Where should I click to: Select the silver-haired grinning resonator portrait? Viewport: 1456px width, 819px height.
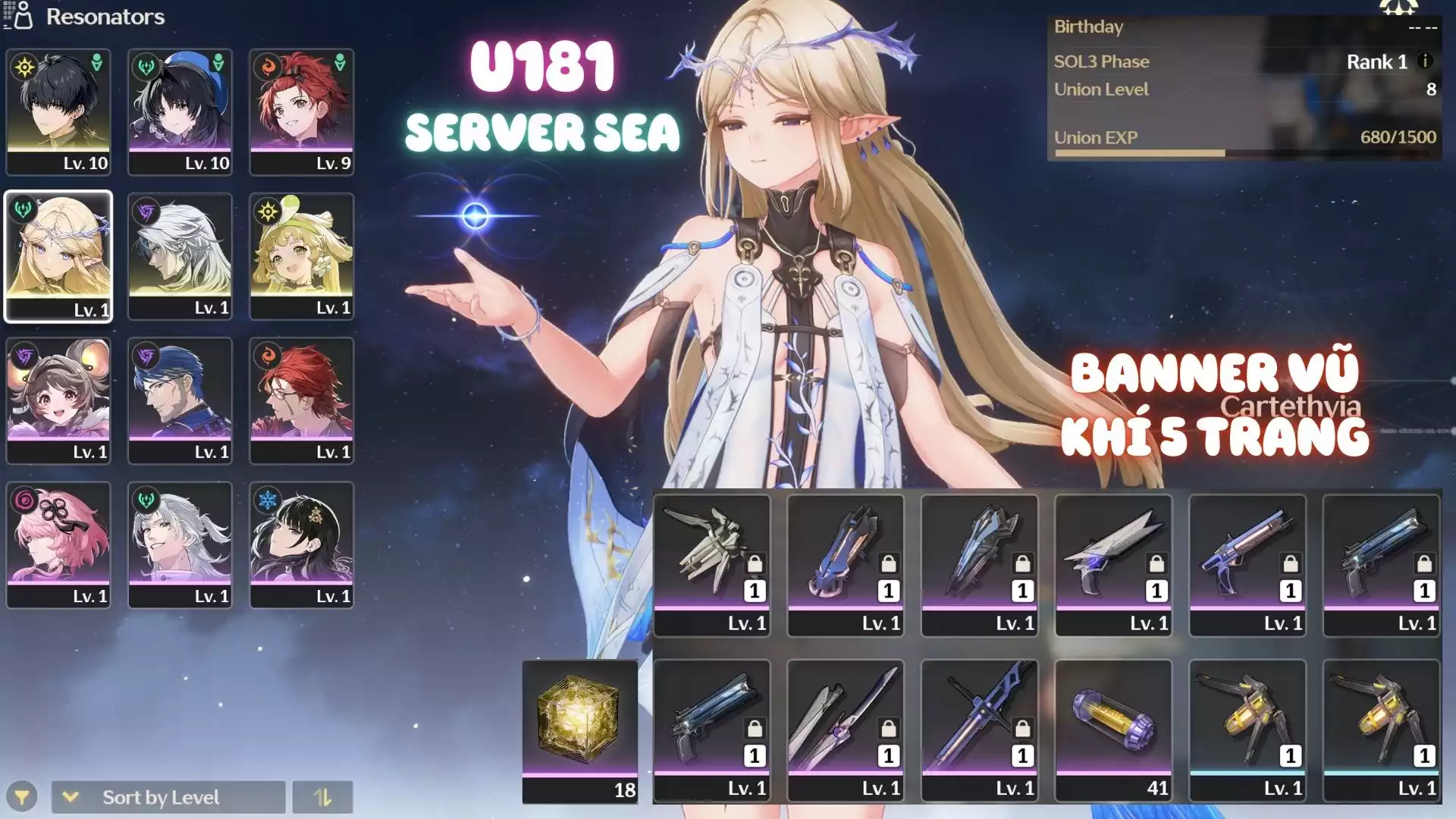click(180, 544)
